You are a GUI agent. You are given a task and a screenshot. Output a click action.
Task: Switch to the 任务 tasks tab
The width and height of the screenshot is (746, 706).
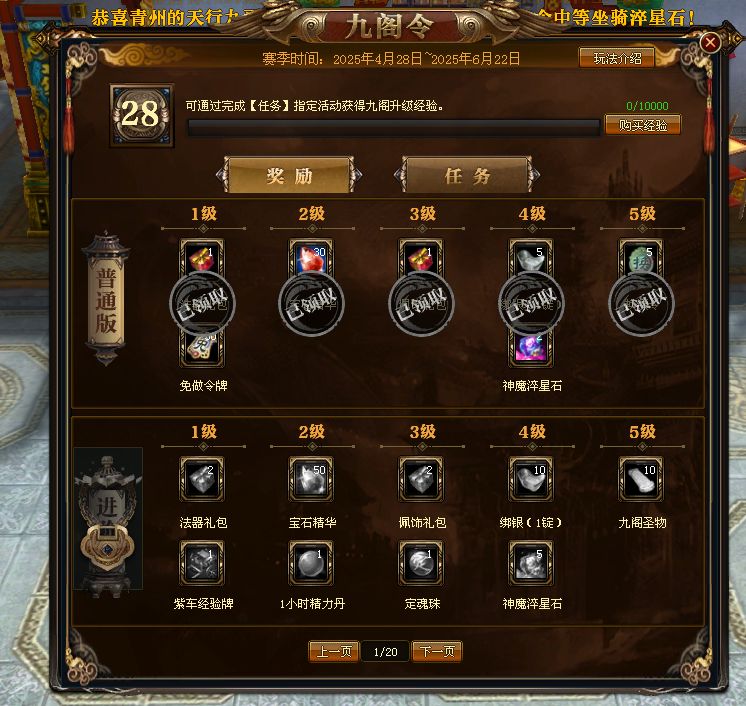click(467, 176)
